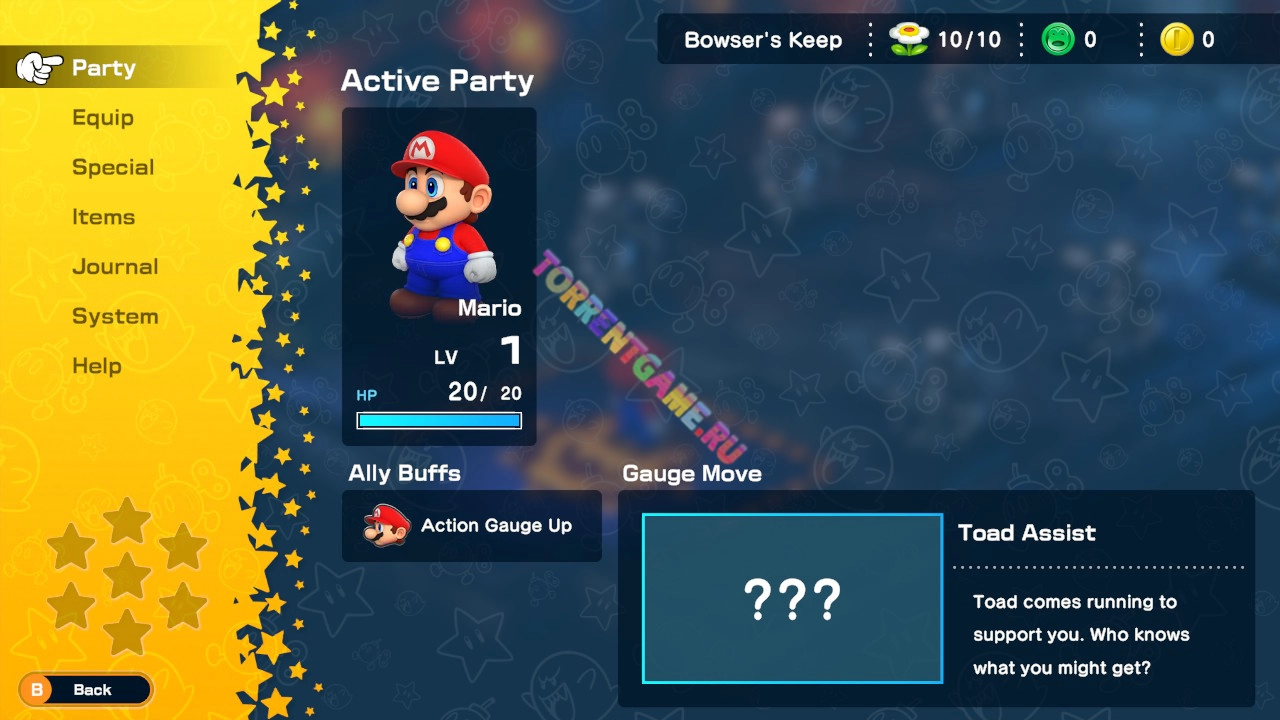Choose the Help entry
Screen dimensions: 1280x720
(97, 366)
